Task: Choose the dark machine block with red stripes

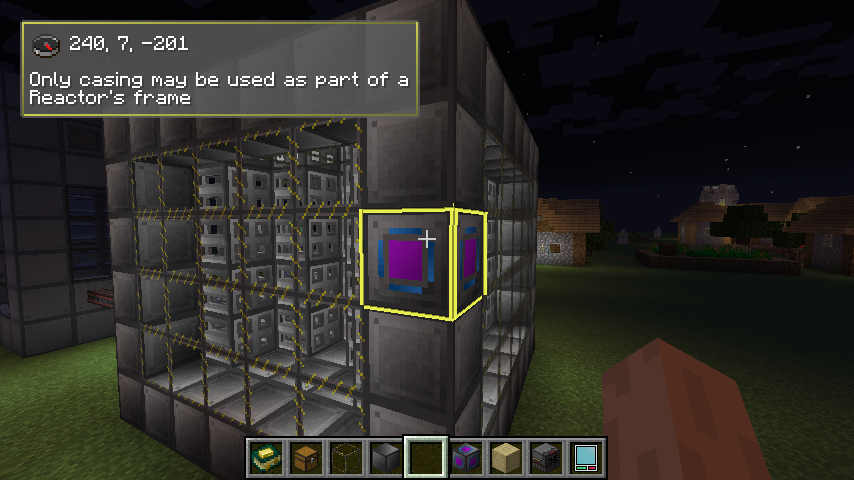Action: (x=546, y=457)
